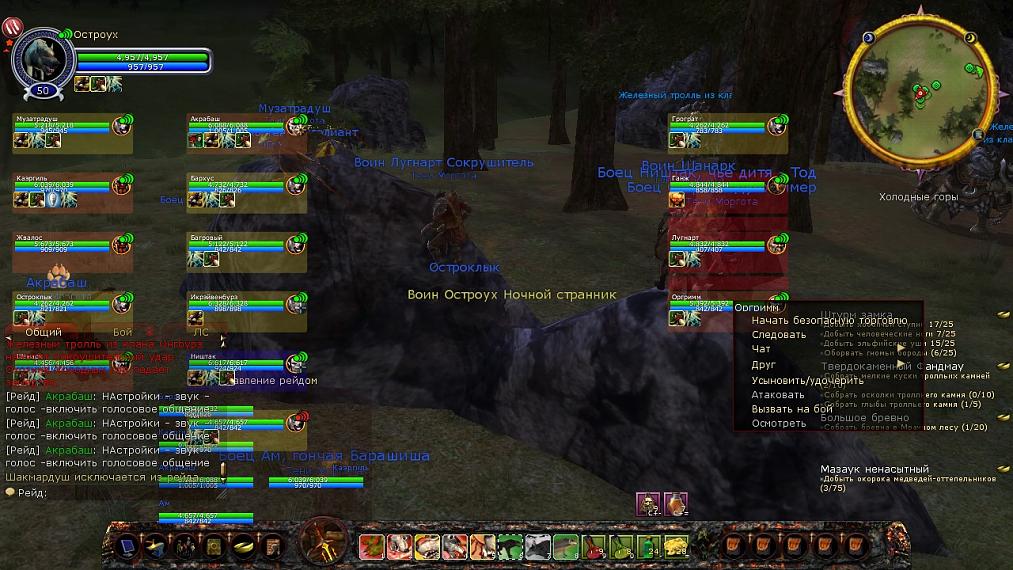Open the 'ЛС' chat tab
The image size is (1013, 570).
pyautogui.click(x=201, y=331)
